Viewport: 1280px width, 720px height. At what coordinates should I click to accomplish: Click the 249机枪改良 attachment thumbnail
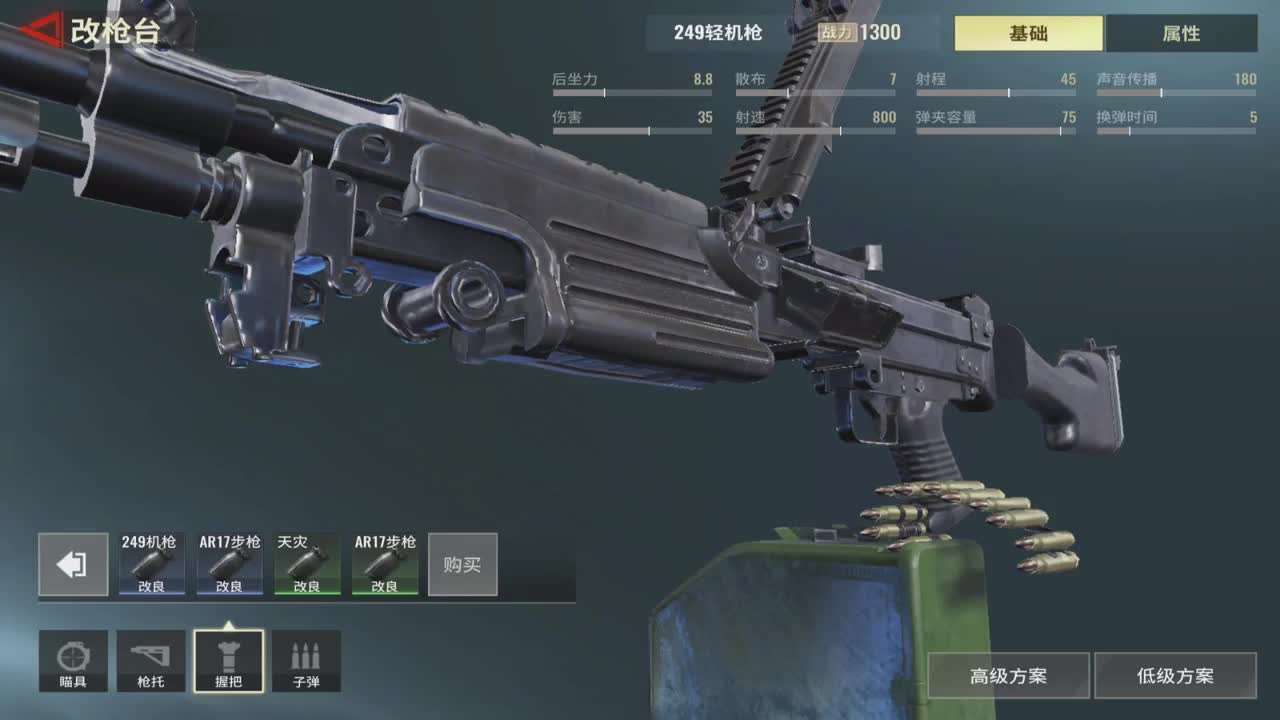point(151,565)
